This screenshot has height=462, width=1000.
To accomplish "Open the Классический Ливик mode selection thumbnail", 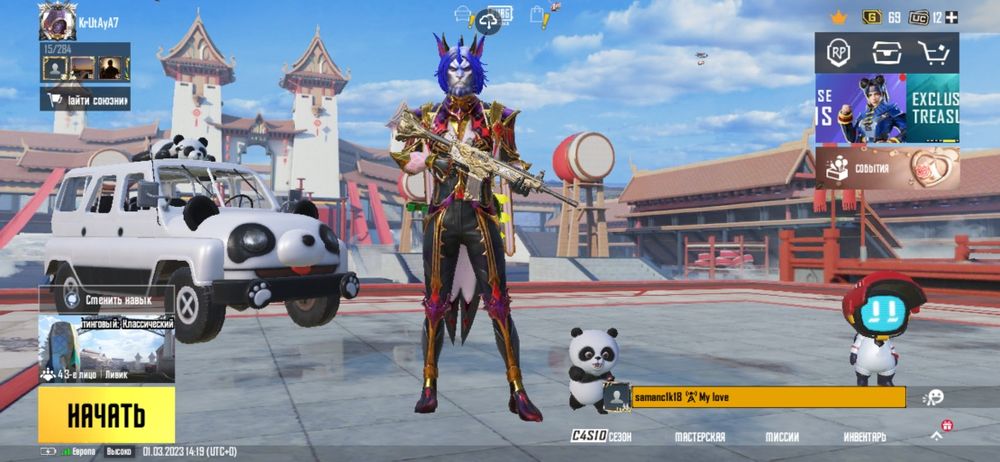I will (106, 349).
